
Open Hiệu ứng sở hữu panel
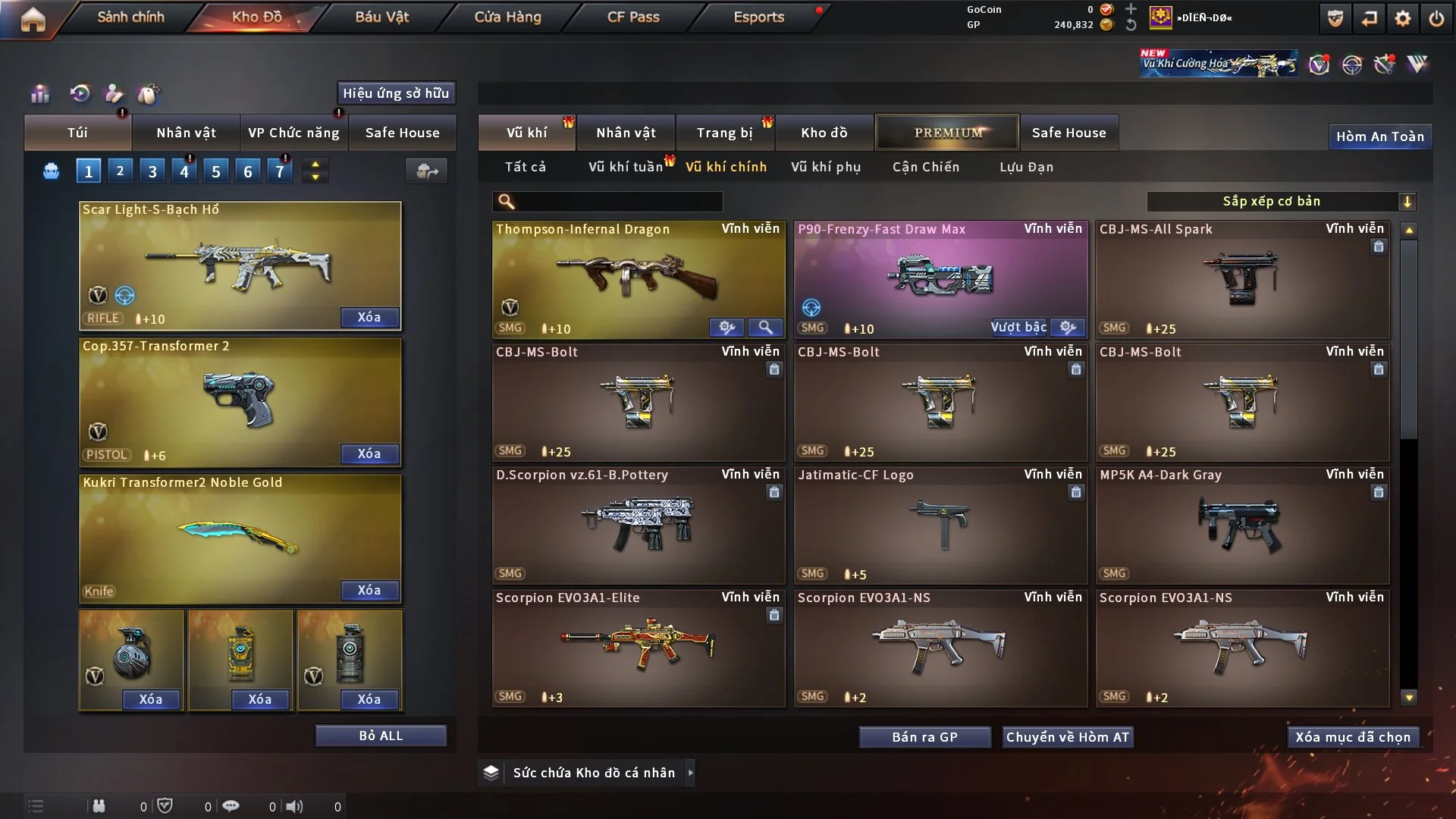point(396,93)
